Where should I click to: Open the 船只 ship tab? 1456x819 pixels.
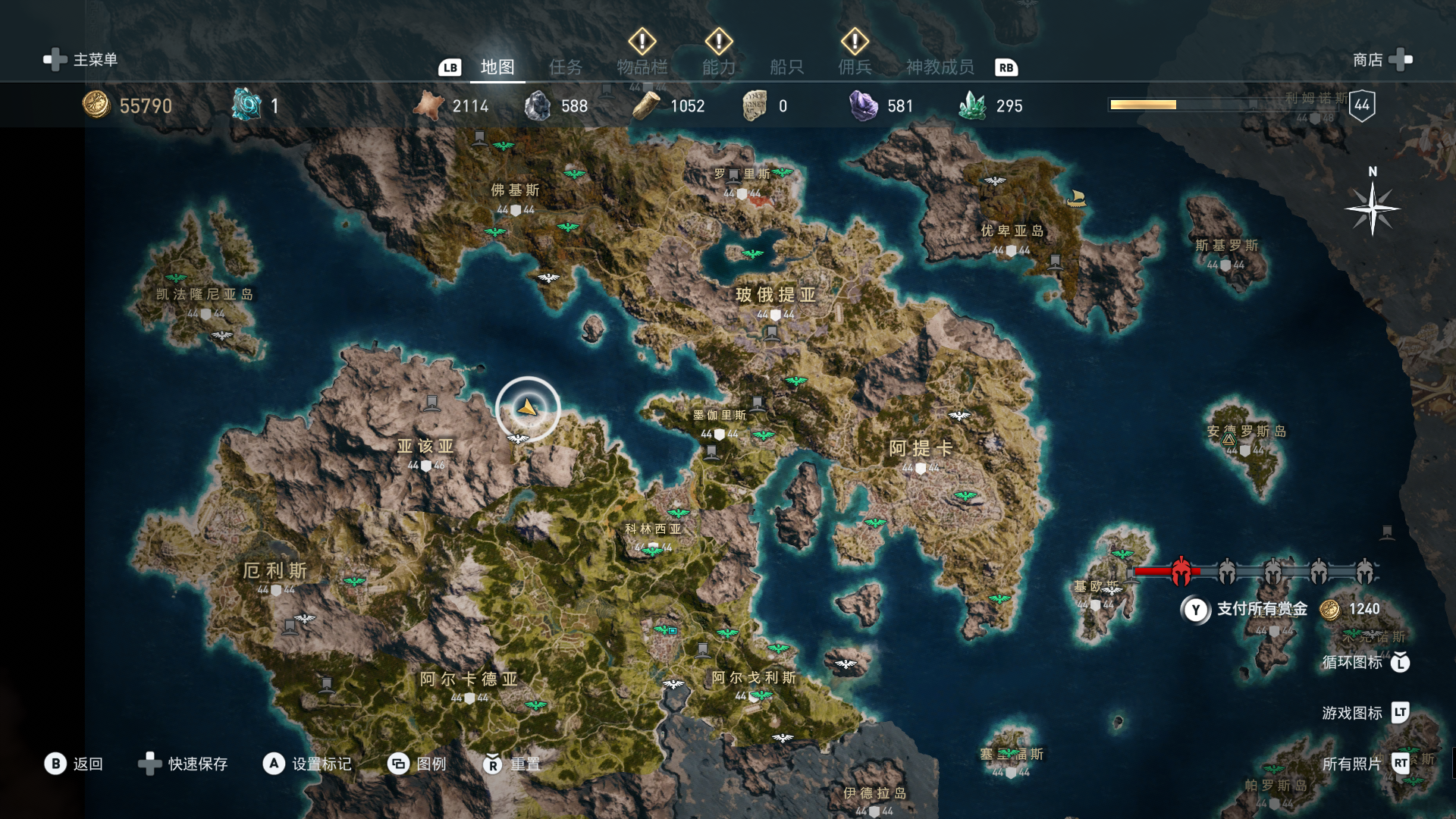786,67
